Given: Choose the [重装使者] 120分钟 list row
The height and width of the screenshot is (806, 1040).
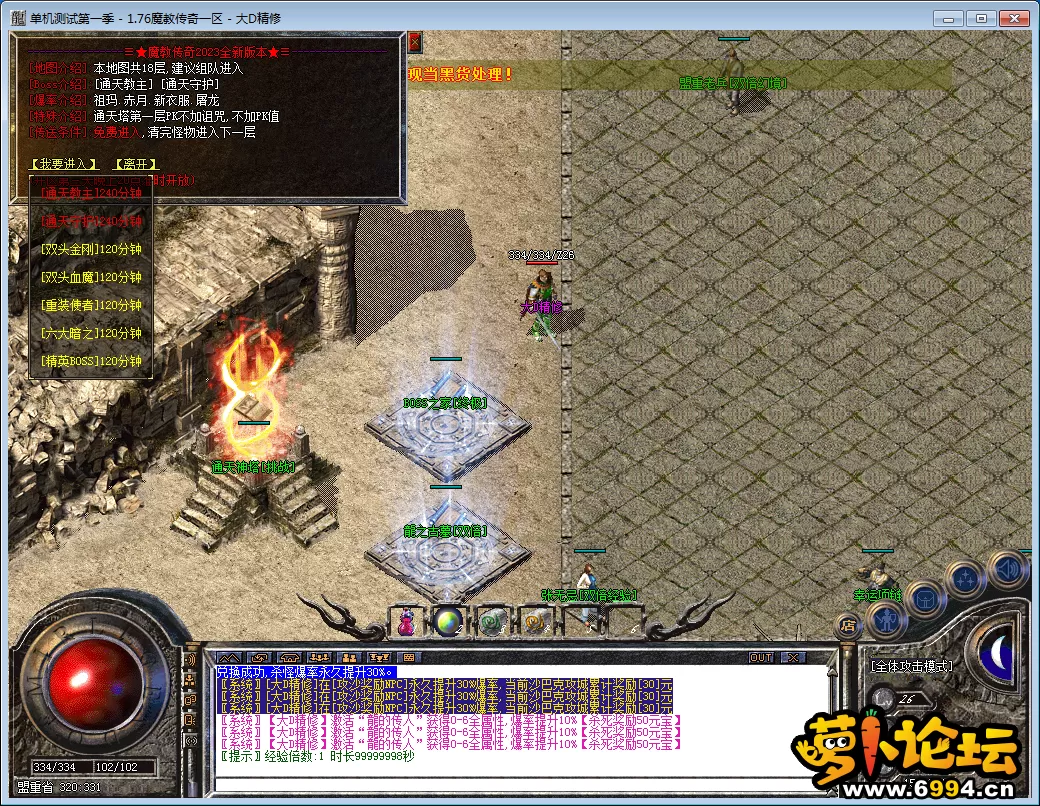Looking at the screenshot, I should pyautogui.click(x=92, y=305).
